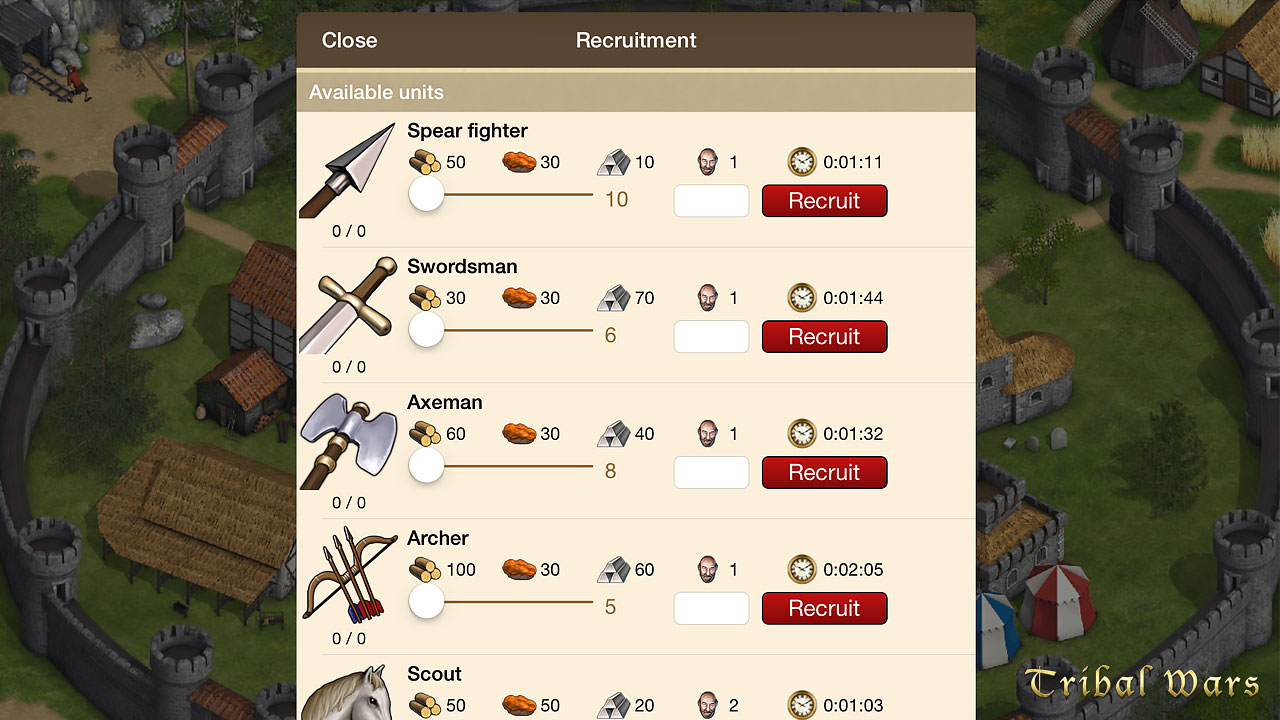Select the Archer maximum amount 5
Screen dimensions: 1280x720
610,608
